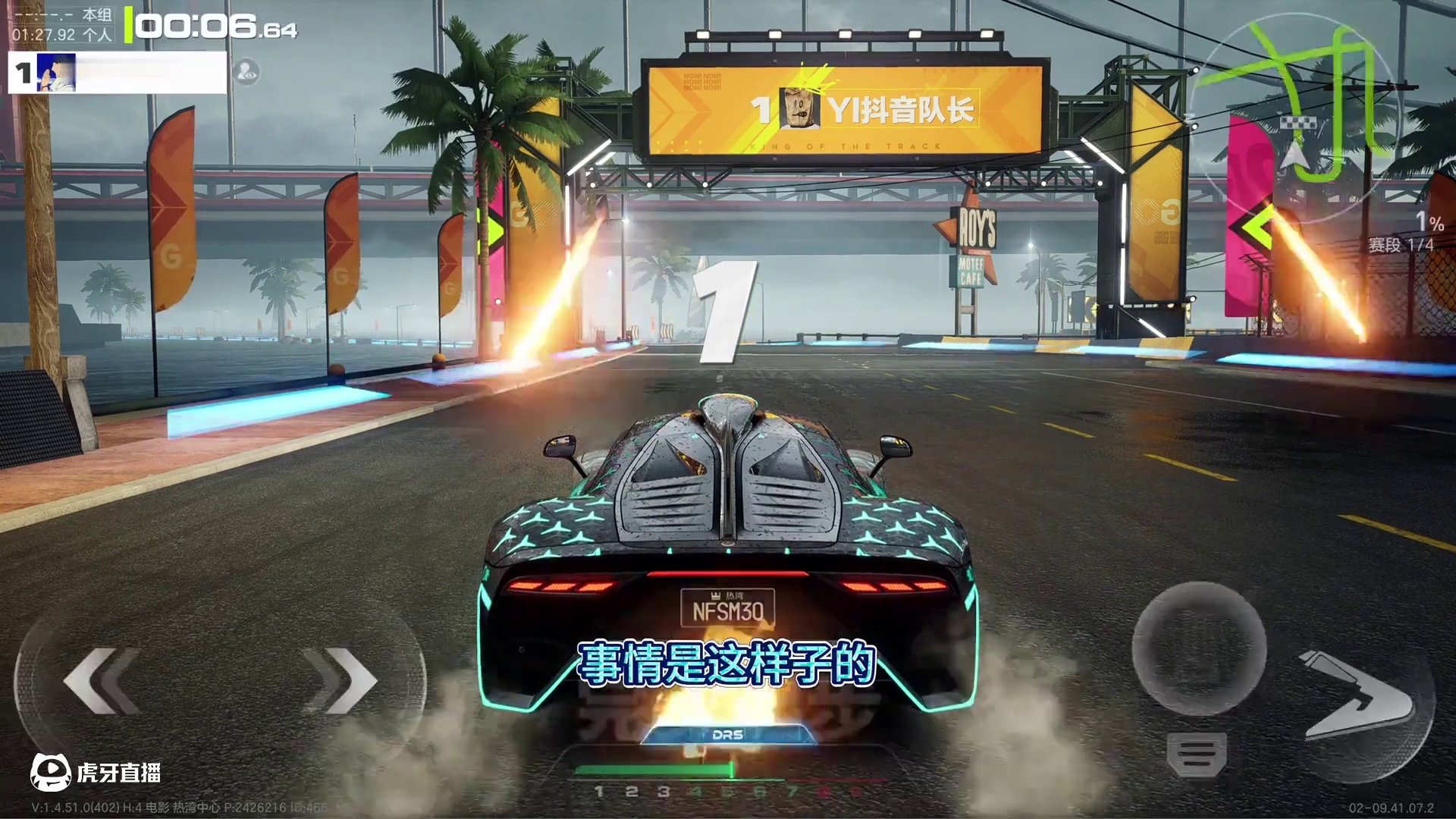Select the first-place player row

(x=118, y=73)
